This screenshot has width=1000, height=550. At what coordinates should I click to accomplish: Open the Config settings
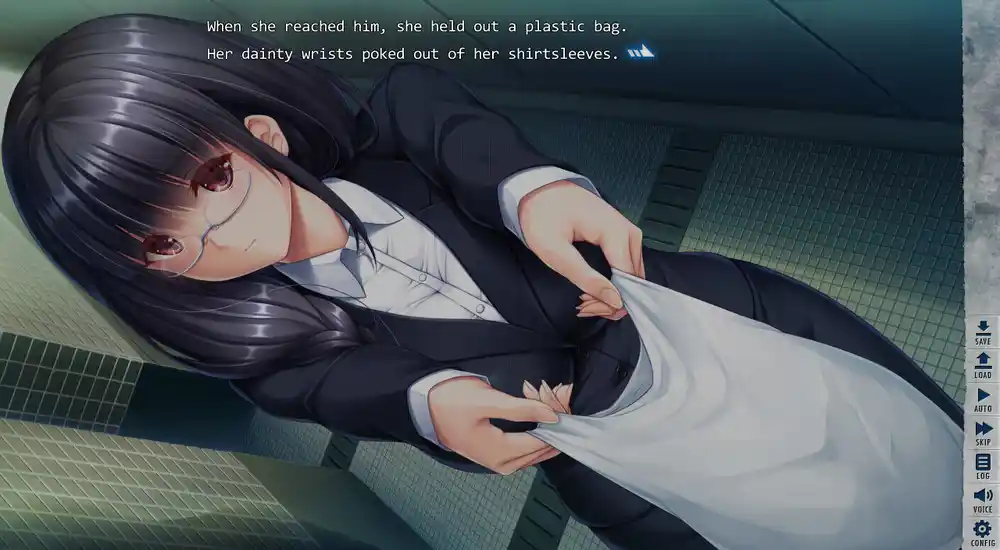(x=982, y=532)
